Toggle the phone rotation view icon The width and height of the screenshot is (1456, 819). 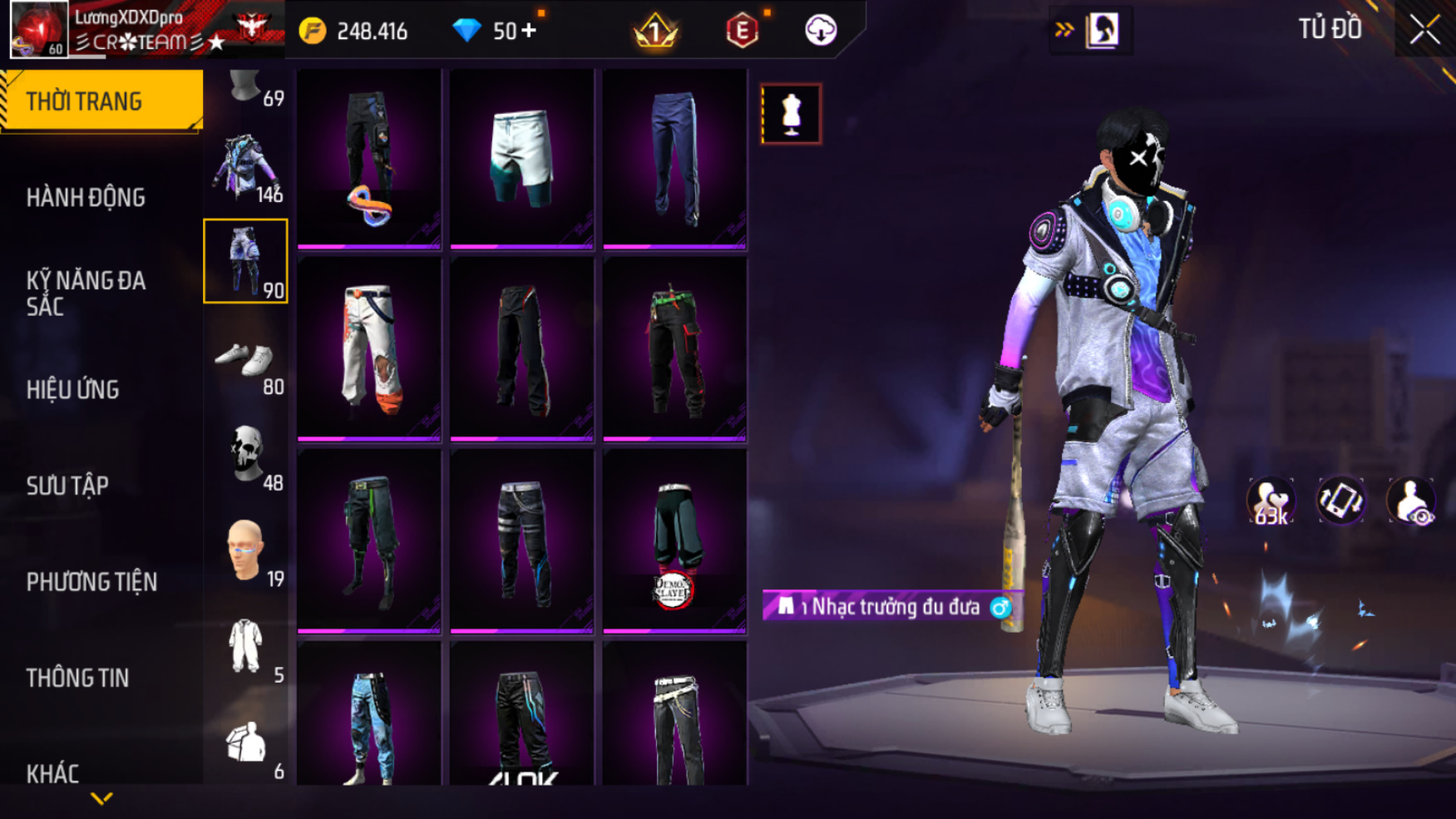coord(1340,501)
